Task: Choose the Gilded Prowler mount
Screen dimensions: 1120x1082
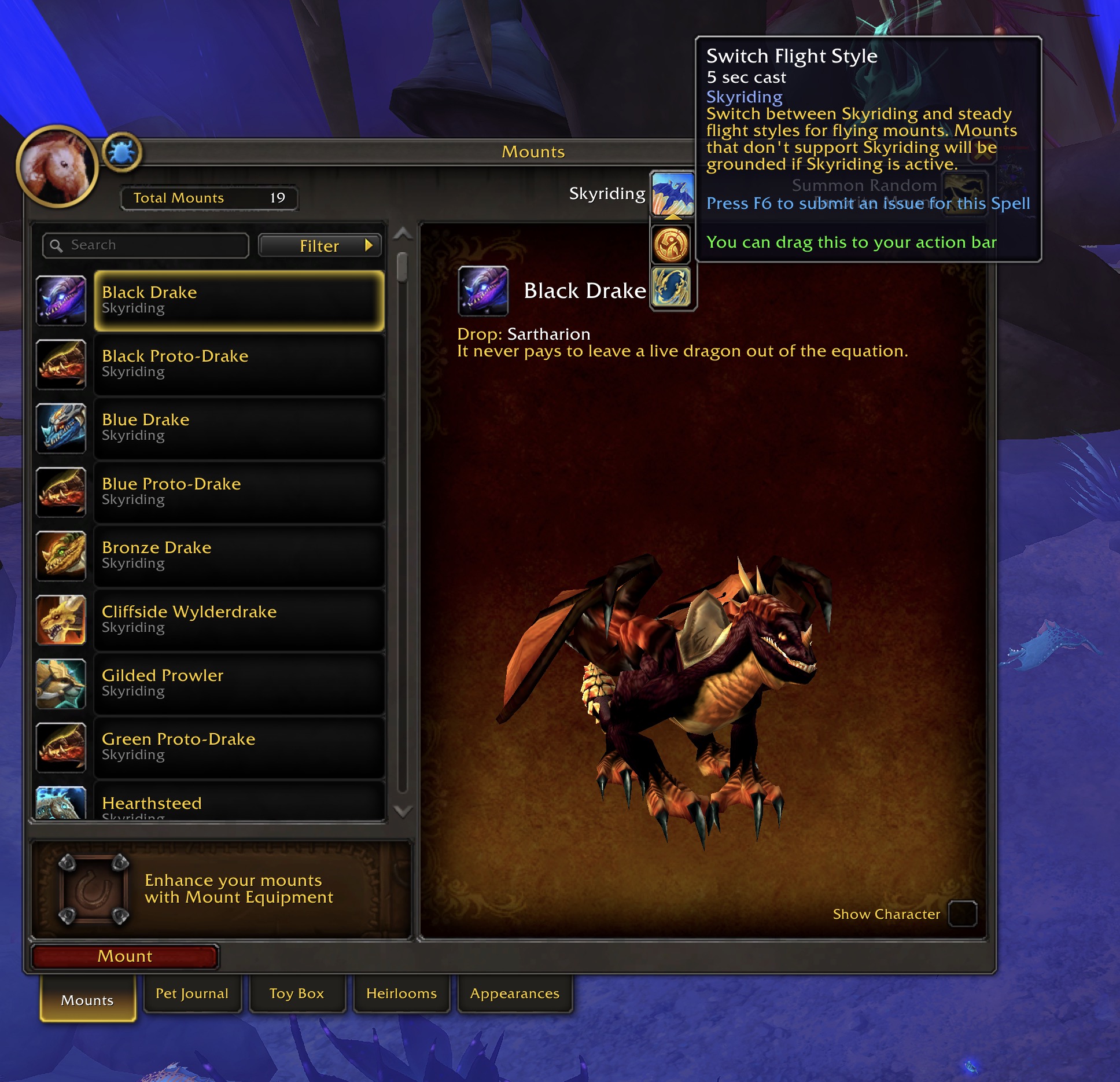Action: pyautogui.click(x=238, y=683)
